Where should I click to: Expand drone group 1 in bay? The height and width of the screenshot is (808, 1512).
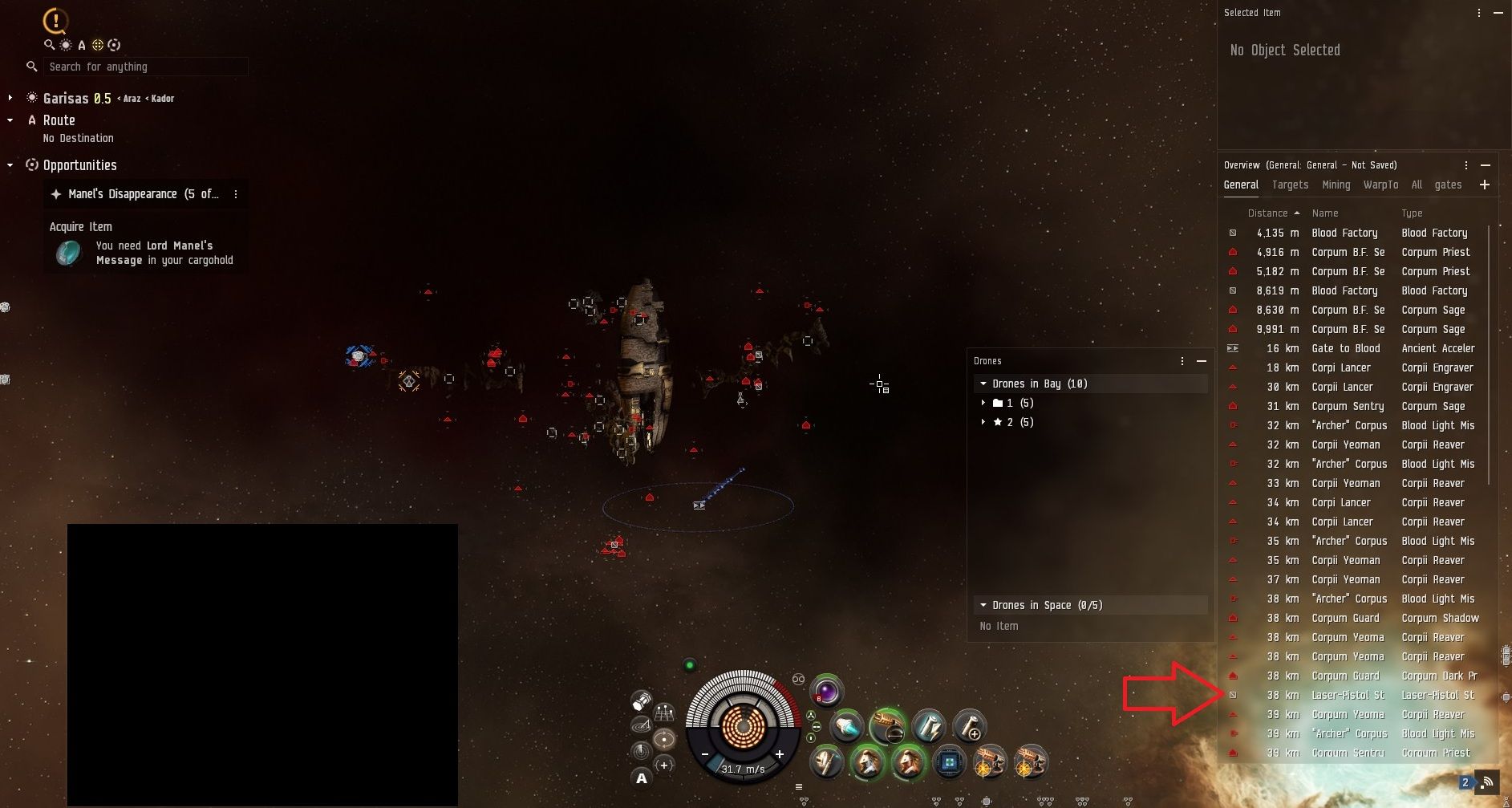pos(983,403)
